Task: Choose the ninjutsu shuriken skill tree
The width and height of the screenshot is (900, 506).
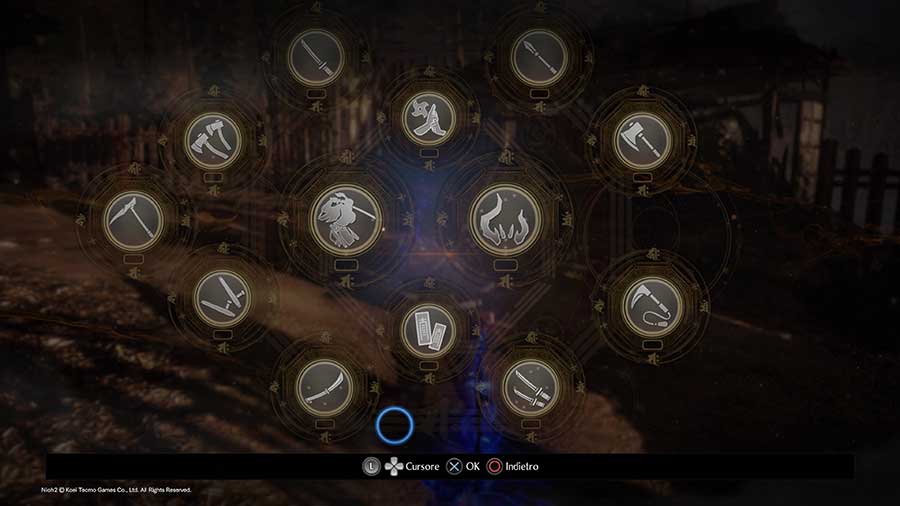Action: click(x=428, y=115)
